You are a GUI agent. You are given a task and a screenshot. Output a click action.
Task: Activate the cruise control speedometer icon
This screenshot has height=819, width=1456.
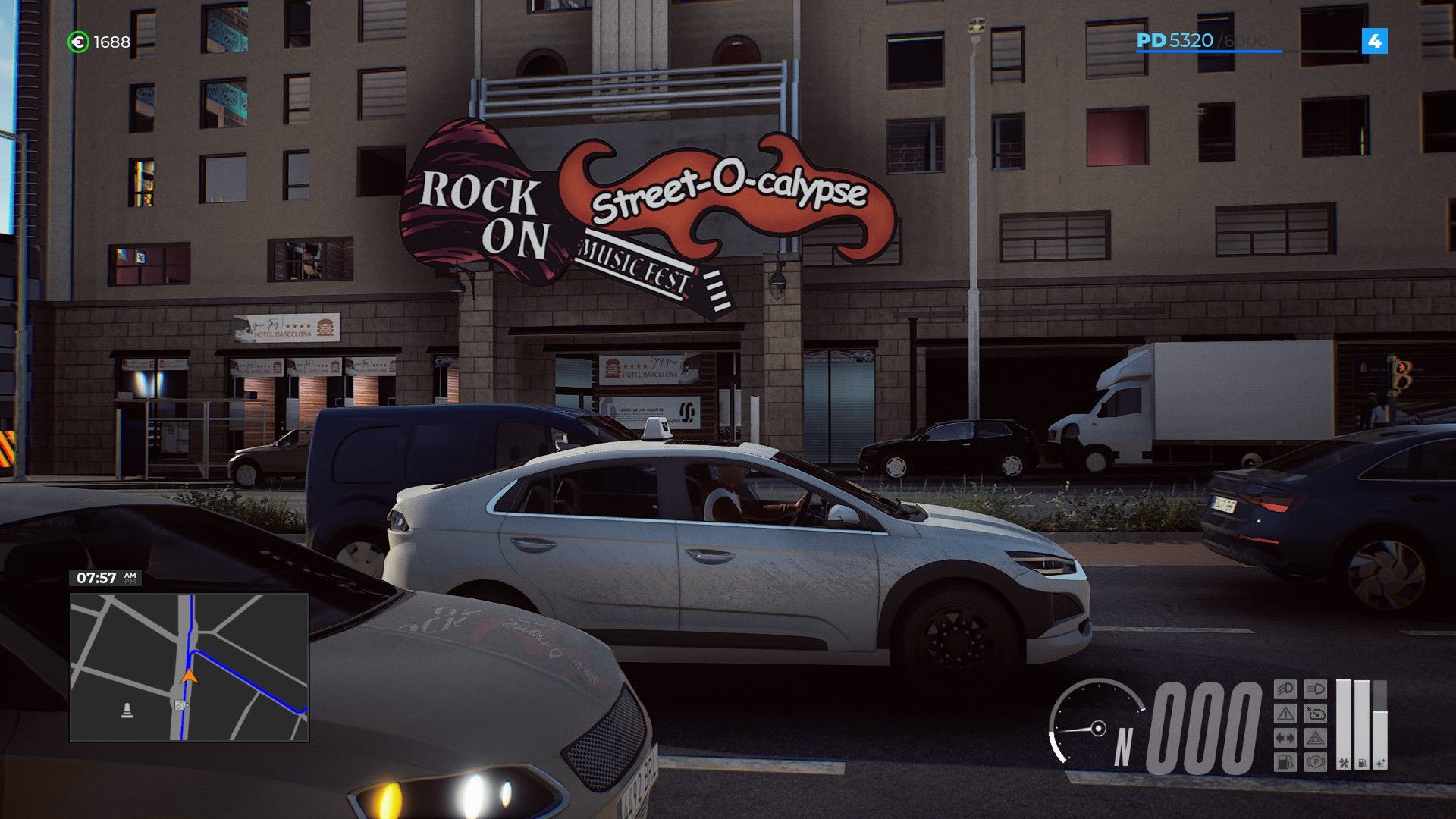pos(1316,714)
